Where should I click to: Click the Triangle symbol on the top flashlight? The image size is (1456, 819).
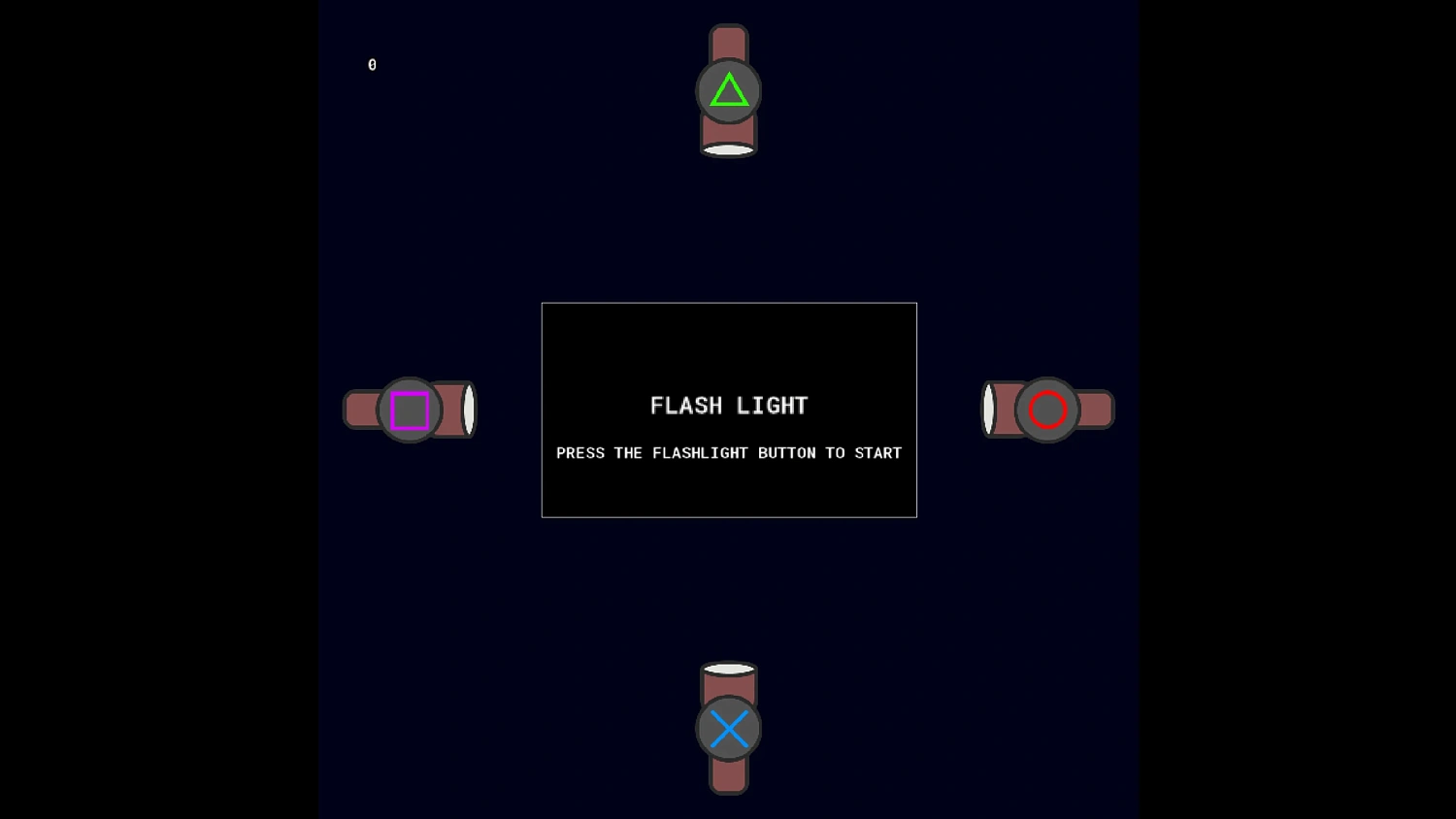pos(729,90)
